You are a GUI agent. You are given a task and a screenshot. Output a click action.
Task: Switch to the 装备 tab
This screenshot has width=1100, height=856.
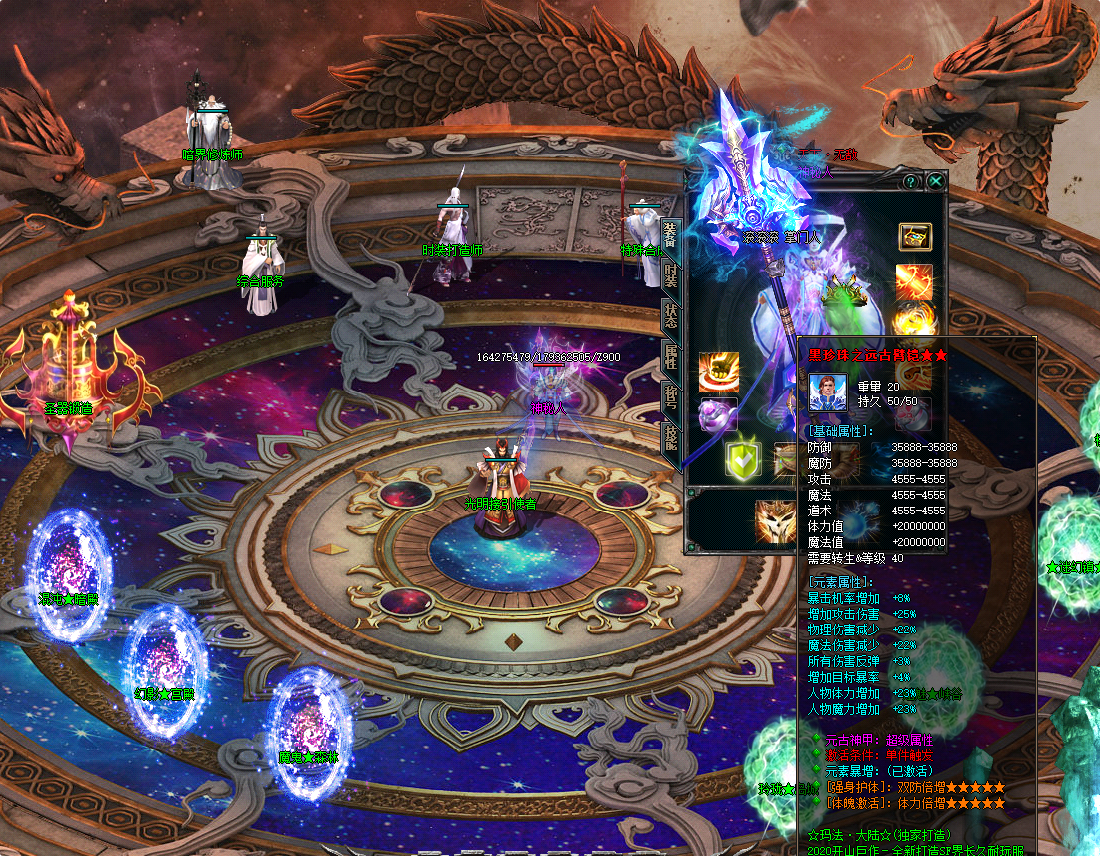coord(671,236)
